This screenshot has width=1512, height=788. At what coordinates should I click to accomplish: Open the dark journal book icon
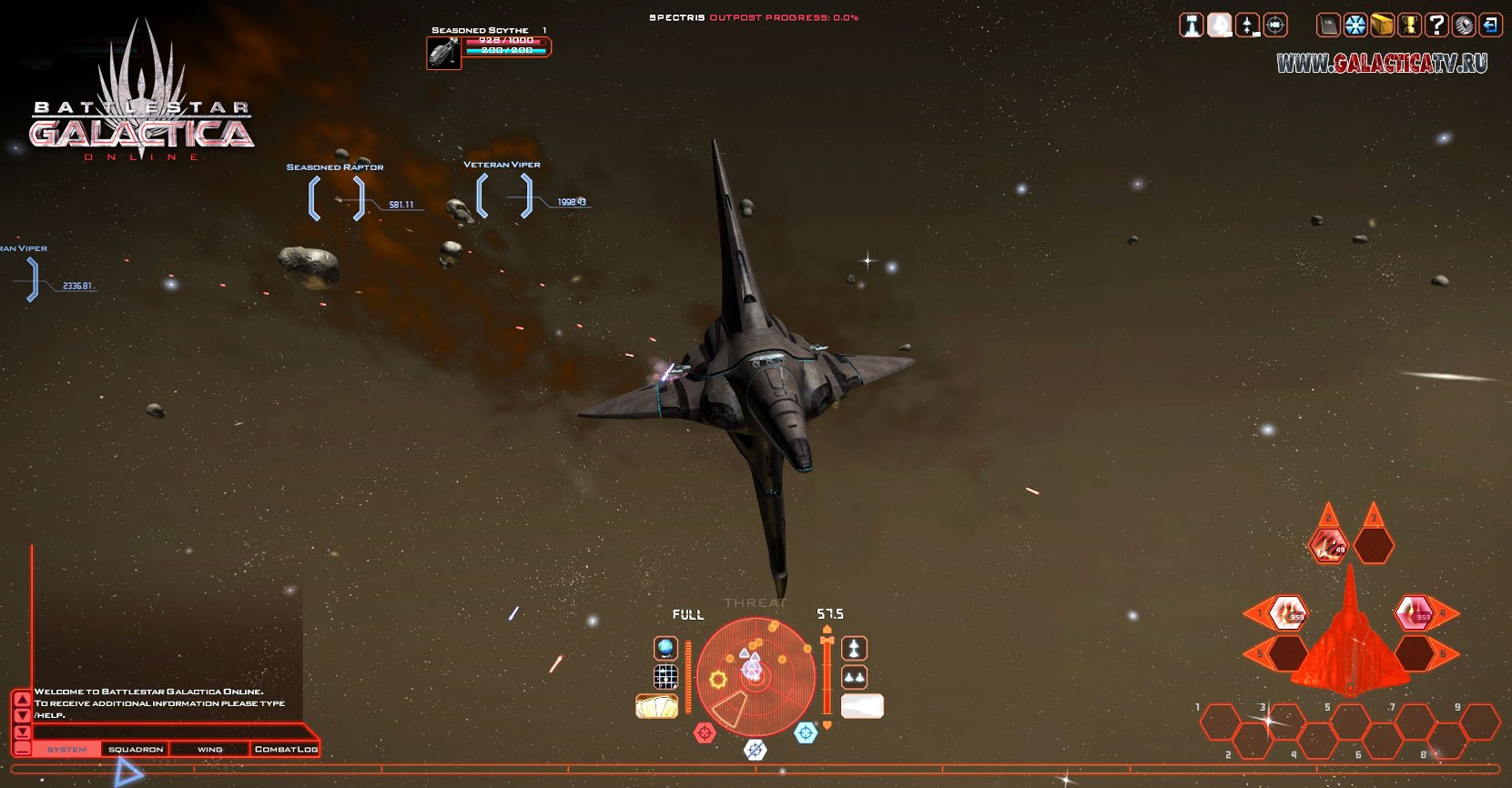[x=1329, y=25]
